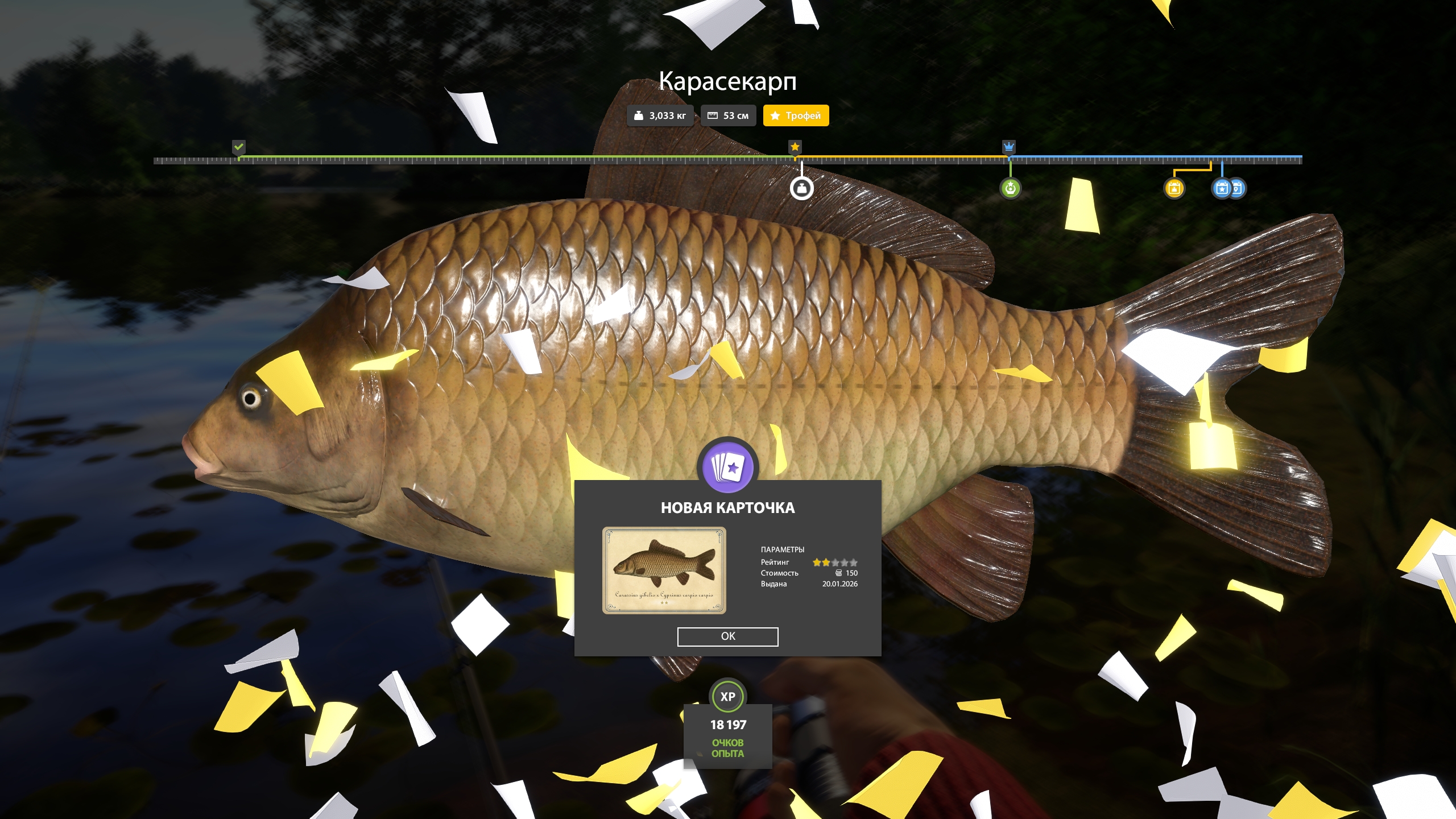The height and width of the screenshot is (819, 1456).
Task: Open the purple cards icon above the panel
Action: click(727, 468)
